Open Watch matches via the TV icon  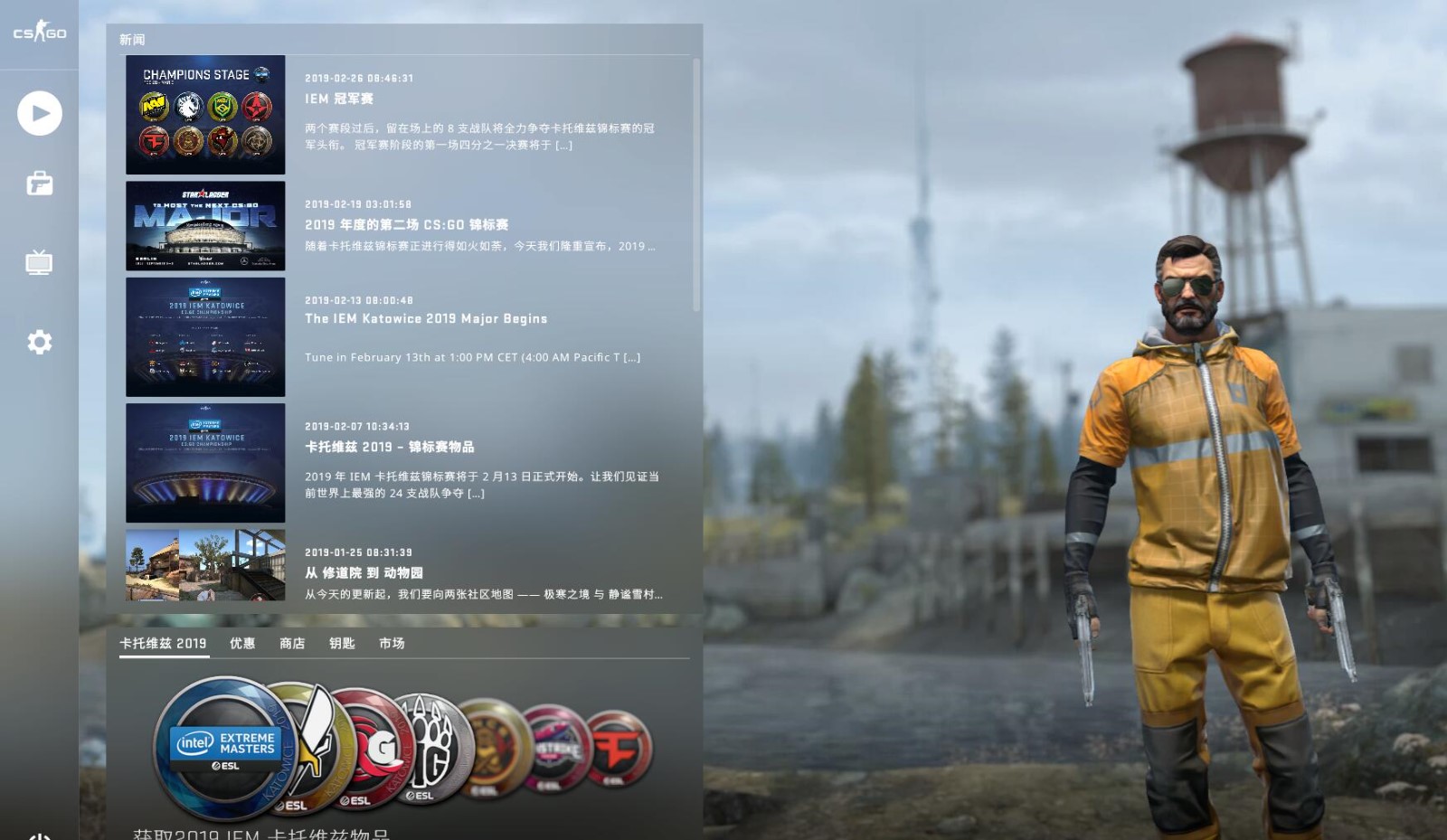38,263
